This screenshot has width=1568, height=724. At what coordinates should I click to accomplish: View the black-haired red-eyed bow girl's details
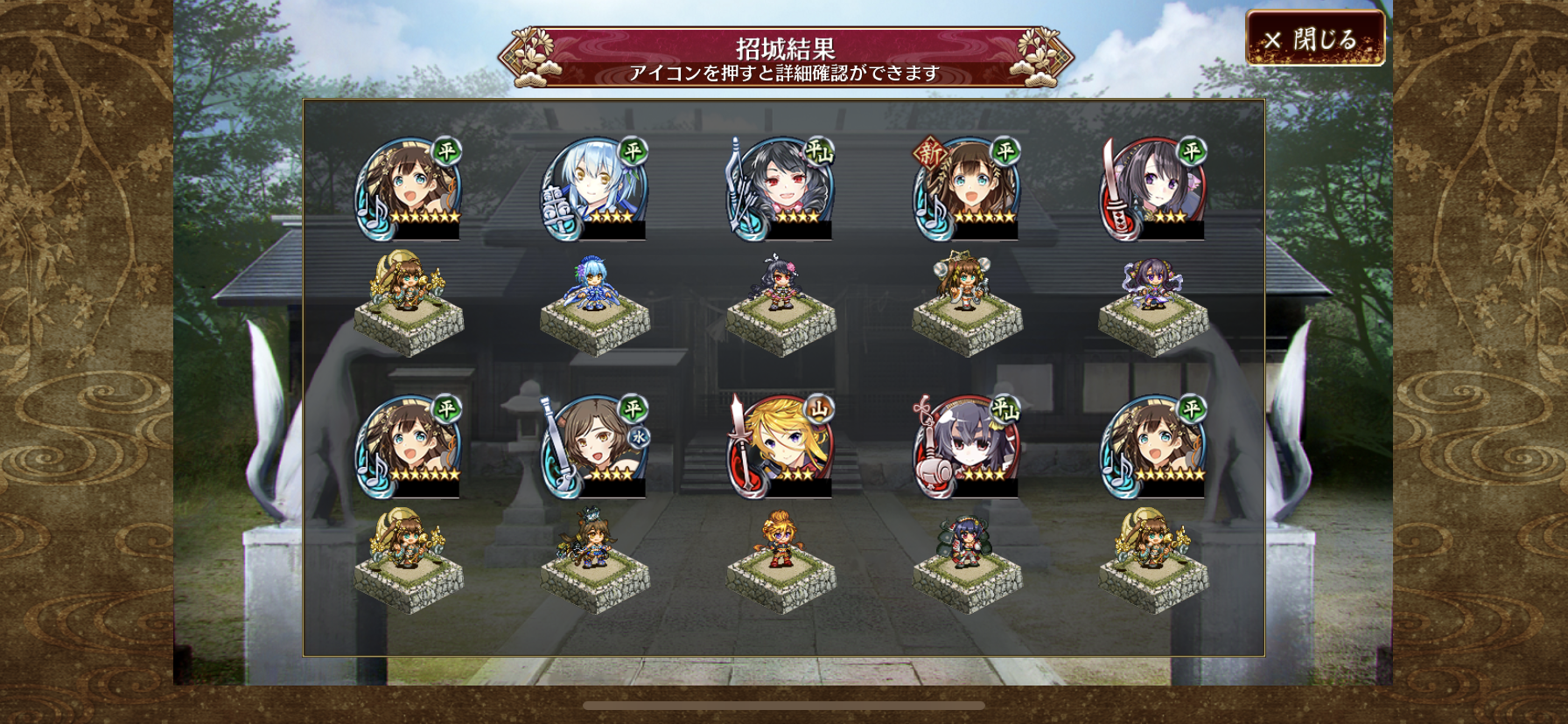click(x=780, y=188)
